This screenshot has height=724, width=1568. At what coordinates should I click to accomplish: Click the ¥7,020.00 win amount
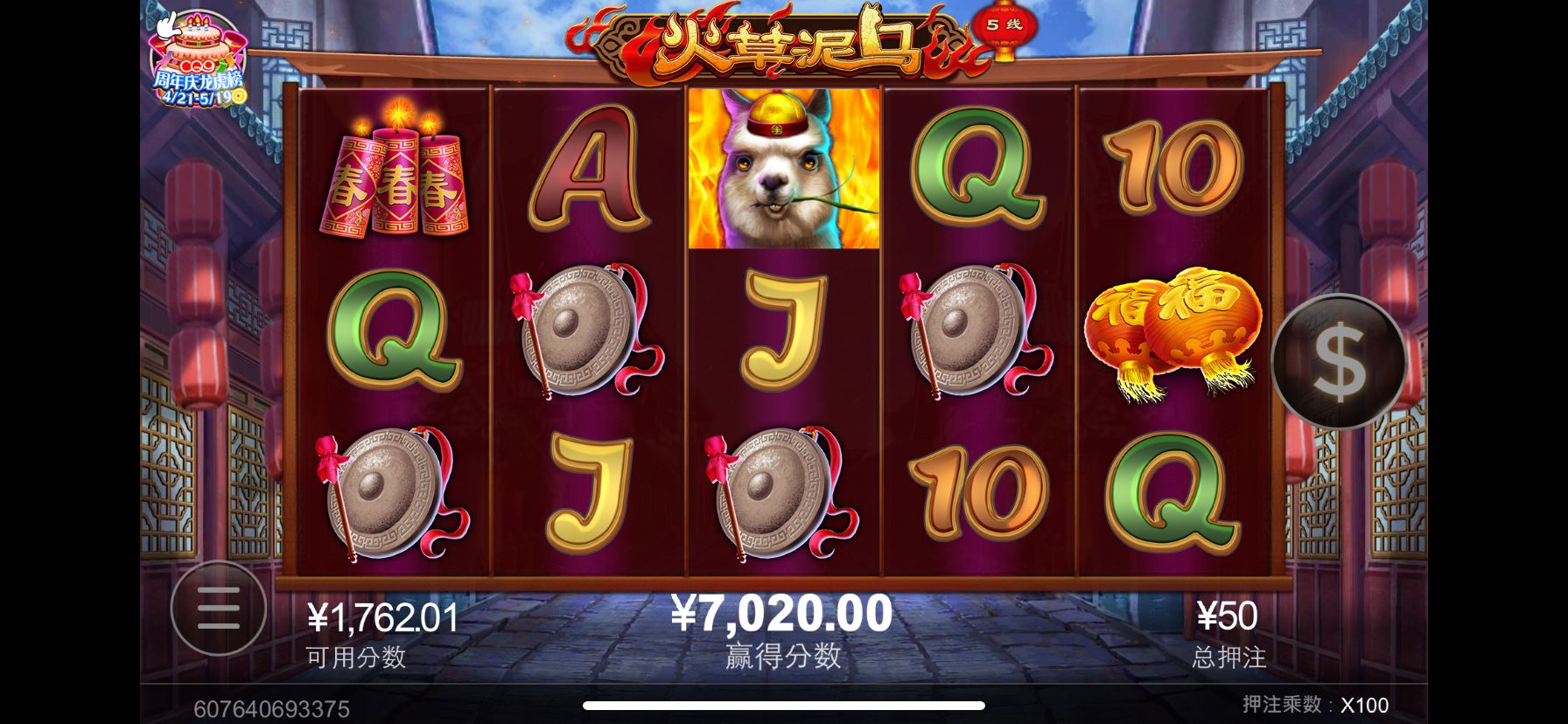click(x=783, y=612)
